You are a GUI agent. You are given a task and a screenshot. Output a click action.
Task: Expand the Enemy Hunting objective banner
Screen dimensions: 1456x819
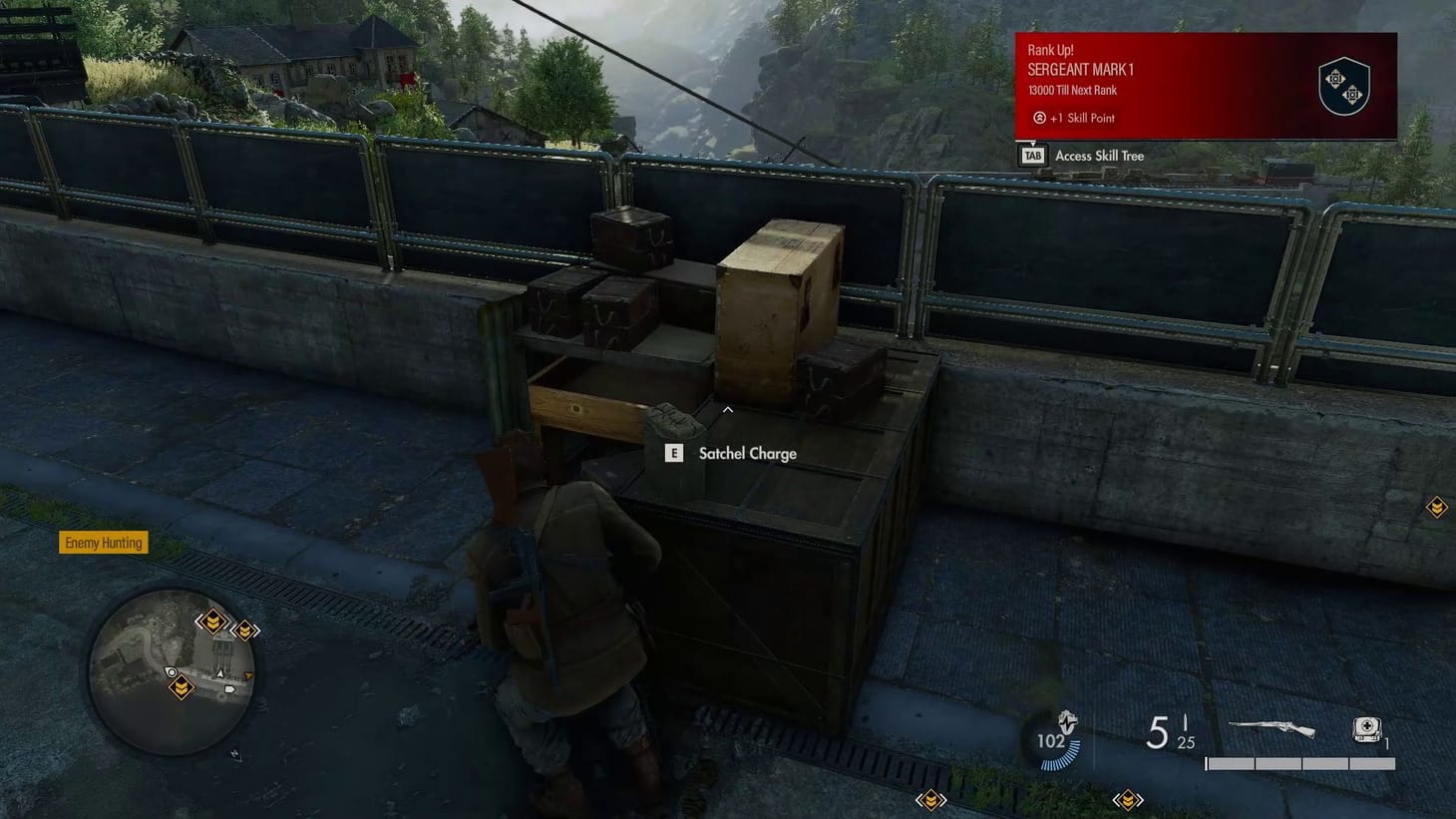(x=104, y=543)
